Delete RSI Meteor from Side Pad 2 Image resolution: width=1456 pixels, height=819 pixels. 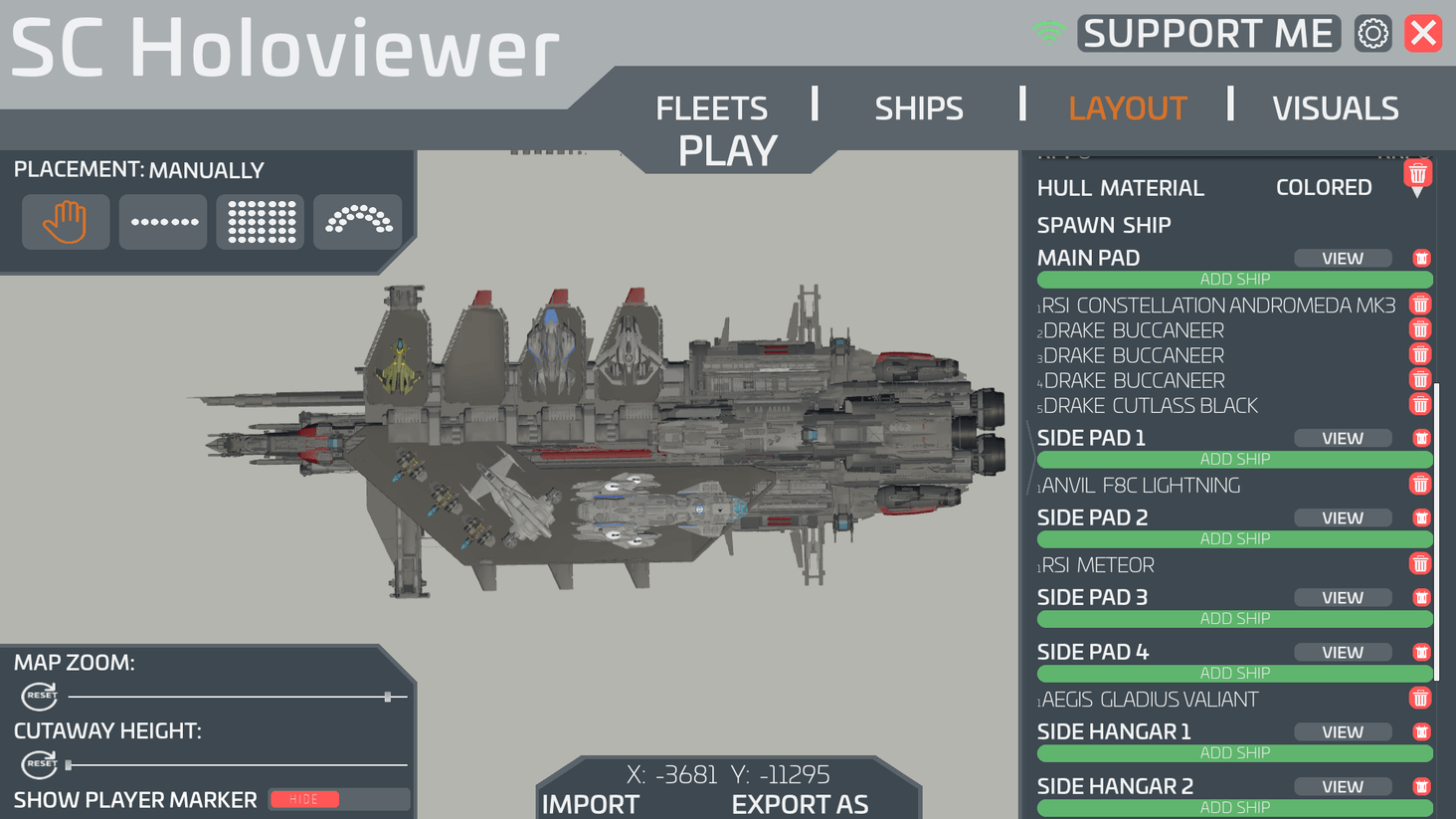coord(1419,563)
